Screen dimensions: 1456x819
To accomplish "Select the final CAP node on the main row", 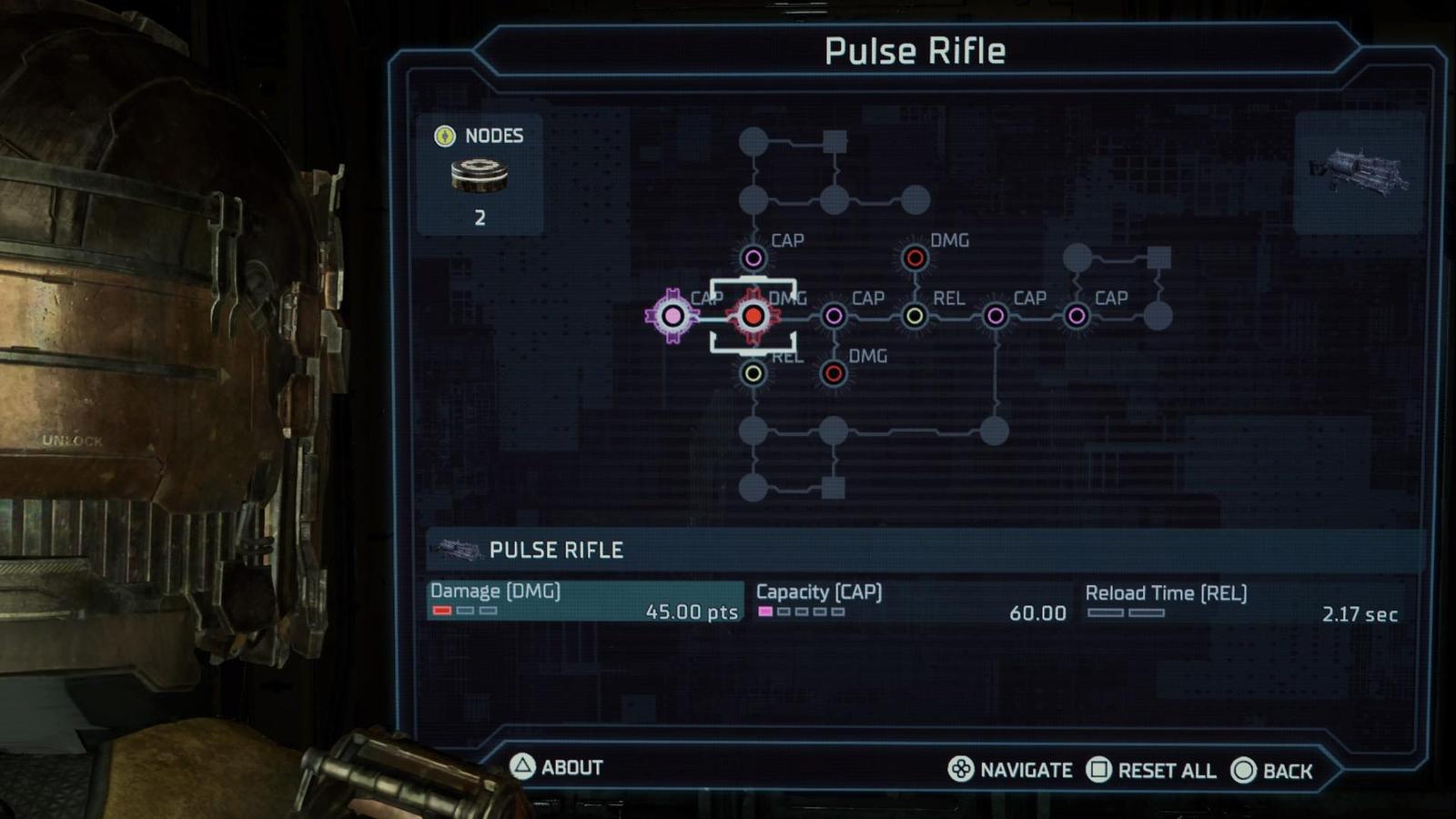I will (x=1077, y=316).
